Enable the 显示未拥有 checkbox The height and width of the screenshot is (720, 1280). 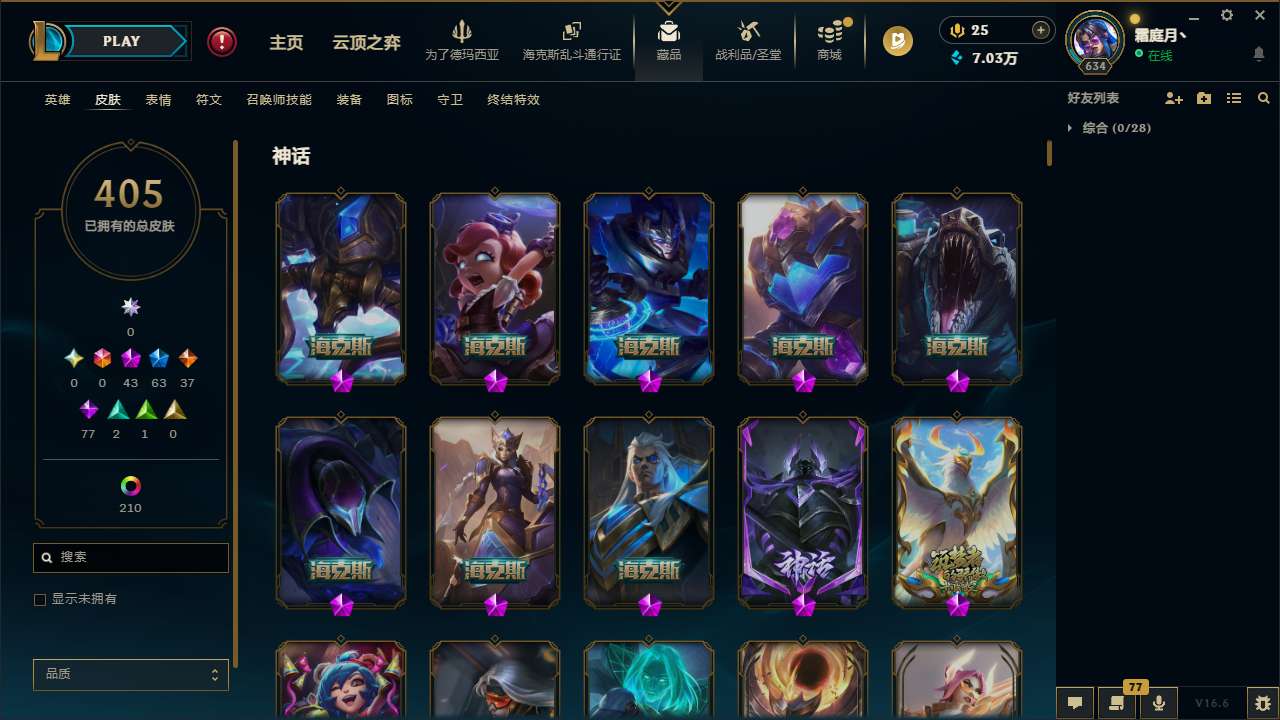pyautogui.click(x=40, y=599)
